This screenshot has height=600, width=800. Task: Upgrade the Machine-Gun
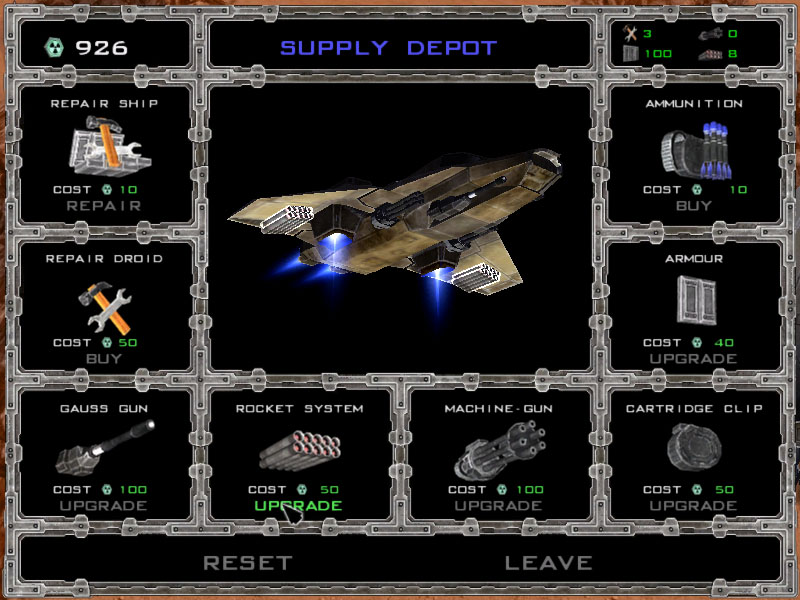(x=500, y=506)
